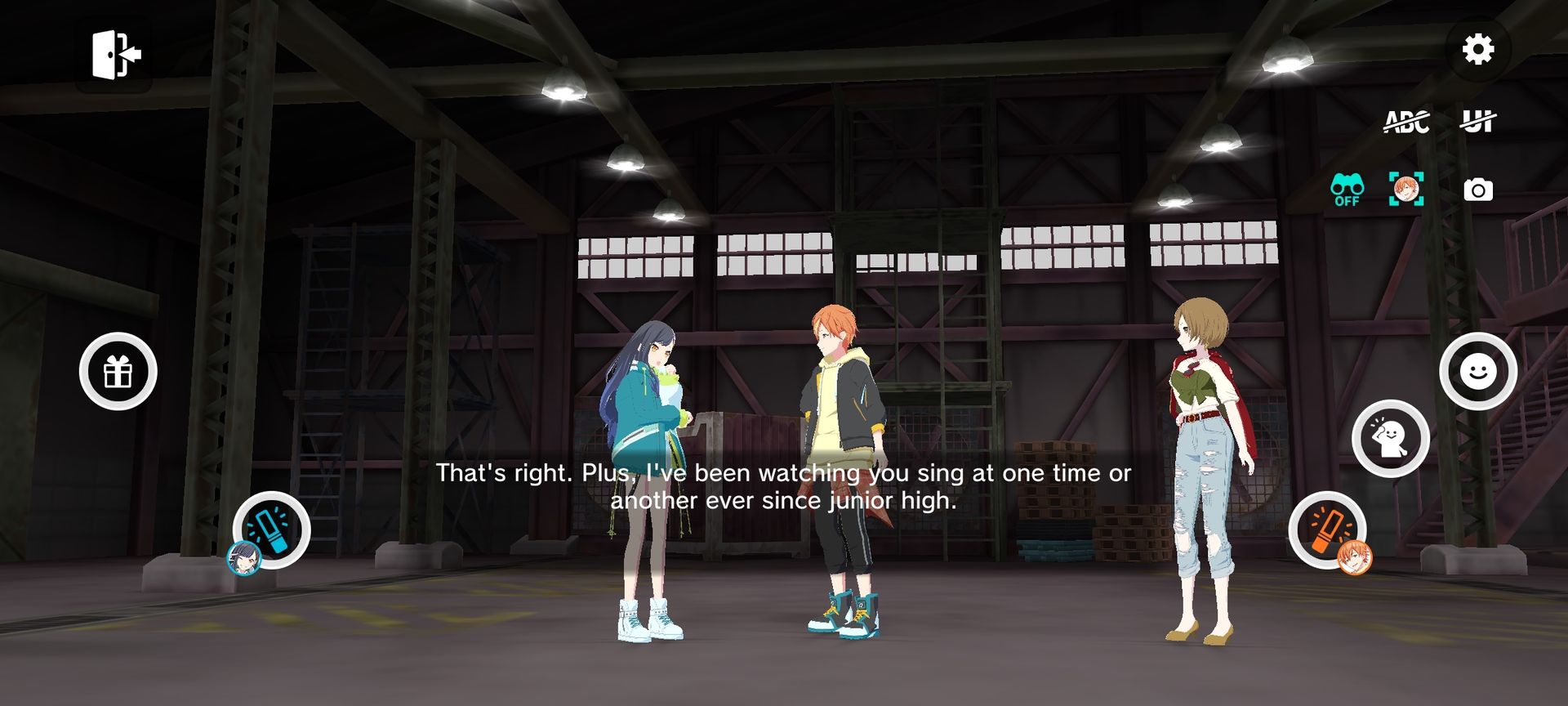
Task: Open the gift box menu
Action: pos(118,372)
